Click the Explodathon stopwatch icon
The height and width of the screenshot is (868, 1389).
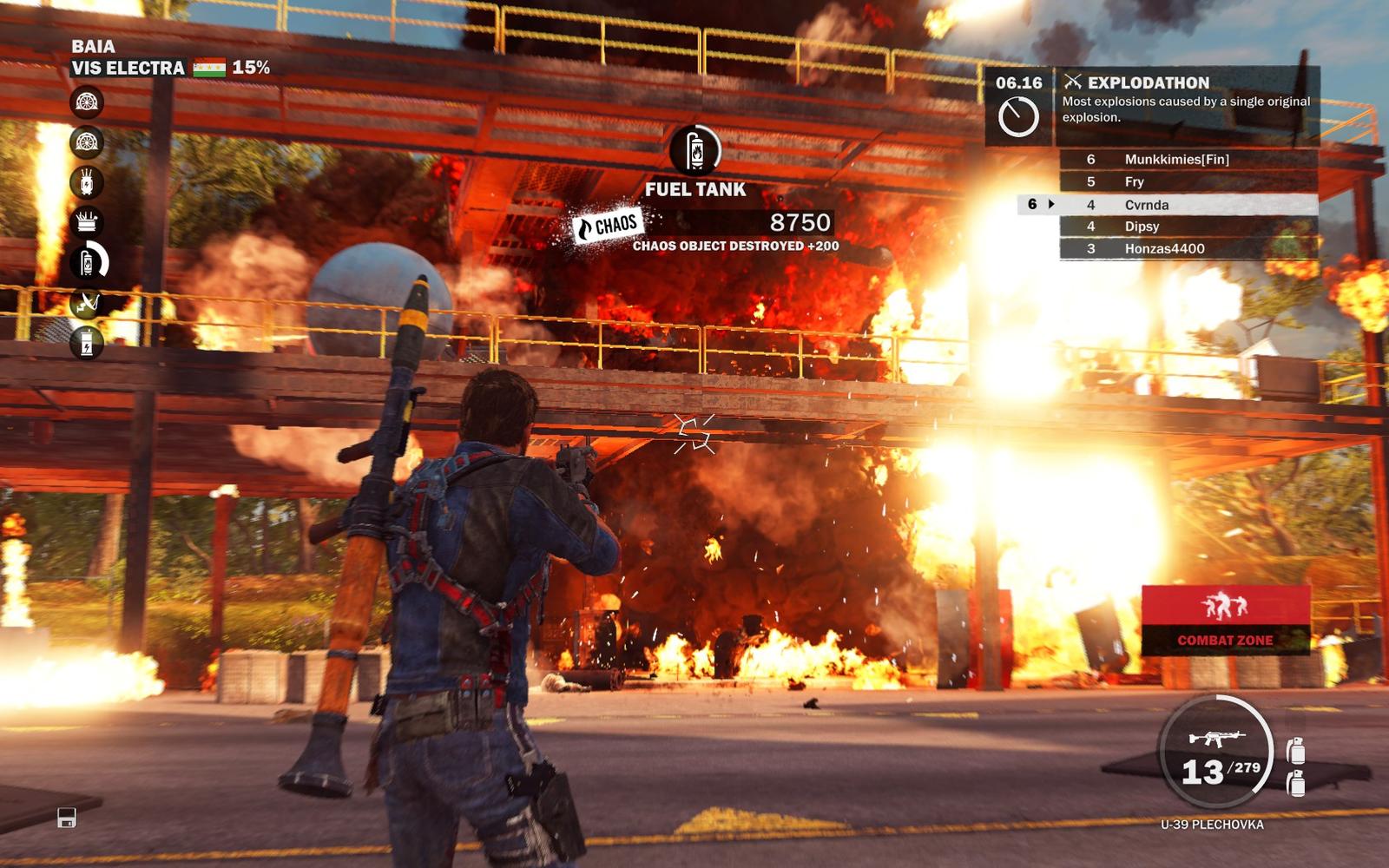pos(1017,116)
